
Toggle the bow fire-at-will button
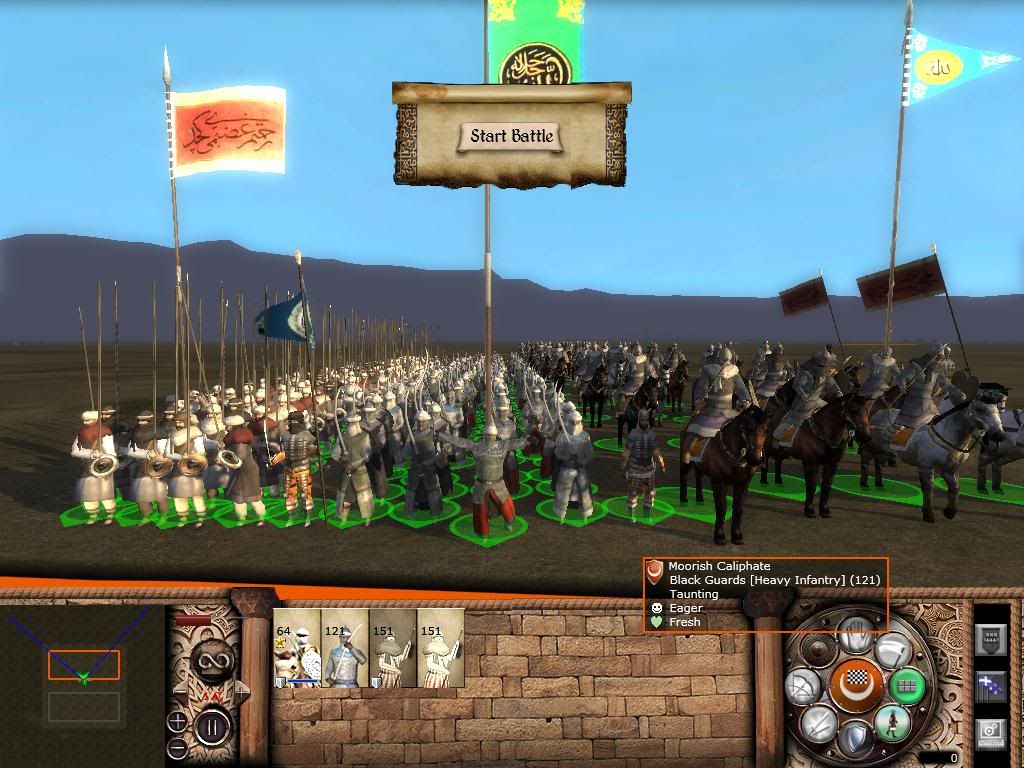(x=804, y=687)
